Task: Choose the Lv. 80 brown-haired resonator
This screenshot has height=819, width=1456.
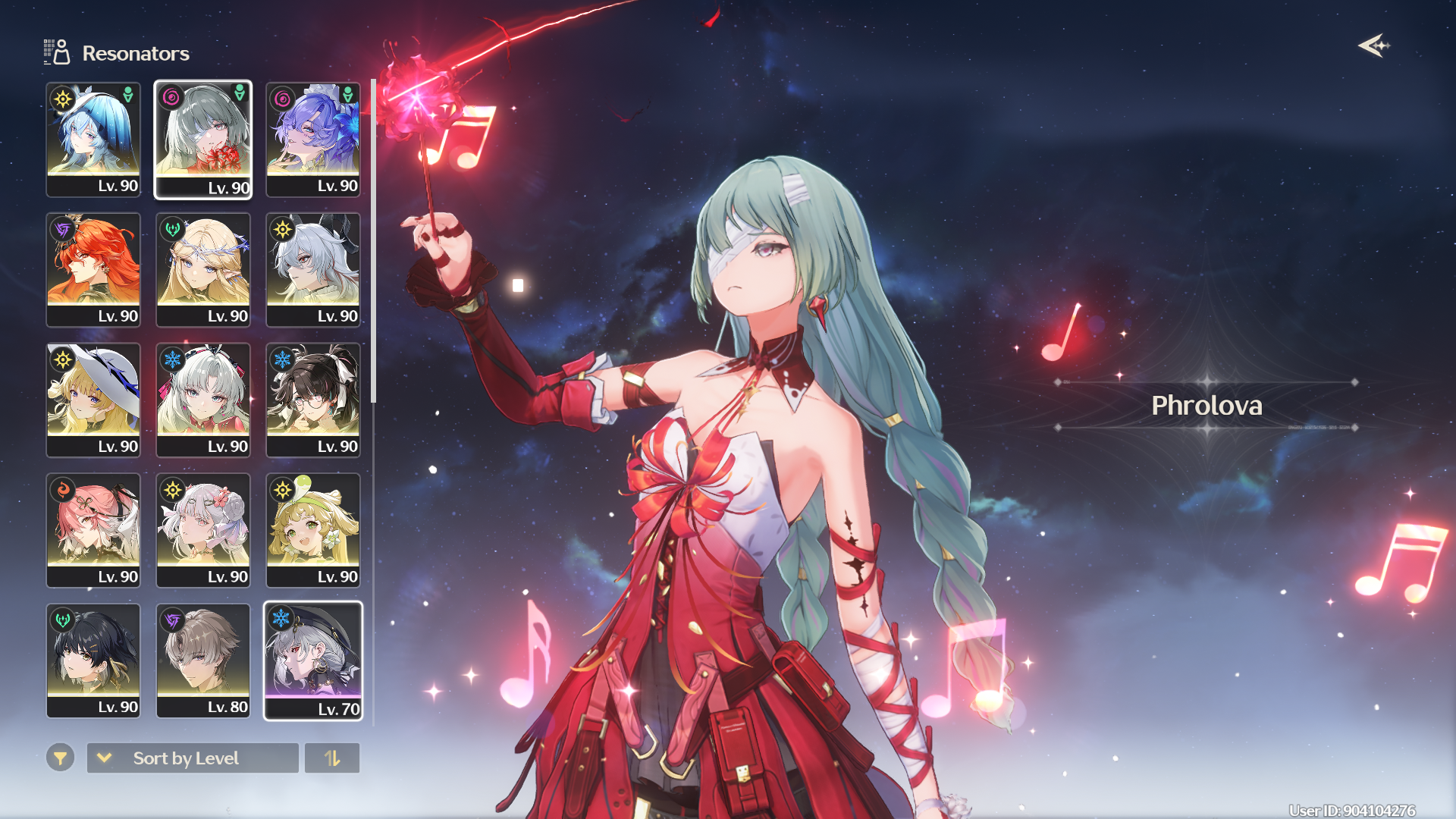Action: click(203, 661)
